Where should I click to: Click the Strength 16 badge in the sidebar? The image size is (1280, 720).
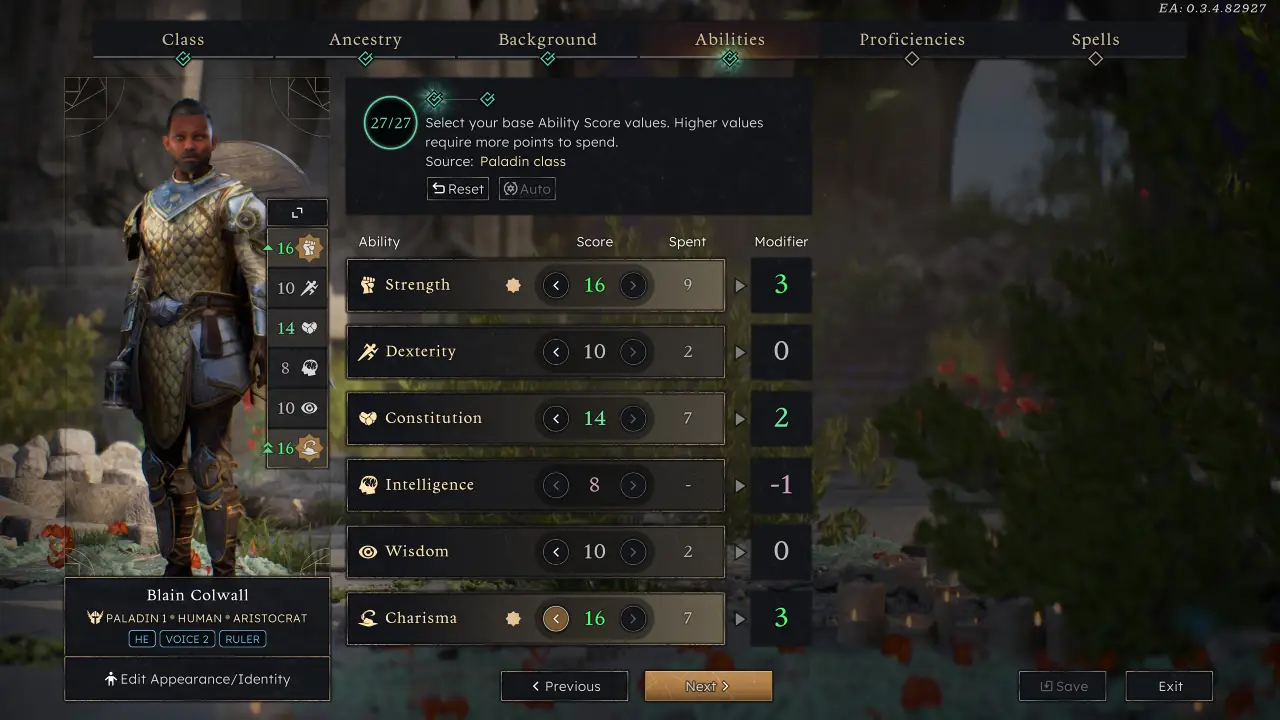click(x=296, y=248)
